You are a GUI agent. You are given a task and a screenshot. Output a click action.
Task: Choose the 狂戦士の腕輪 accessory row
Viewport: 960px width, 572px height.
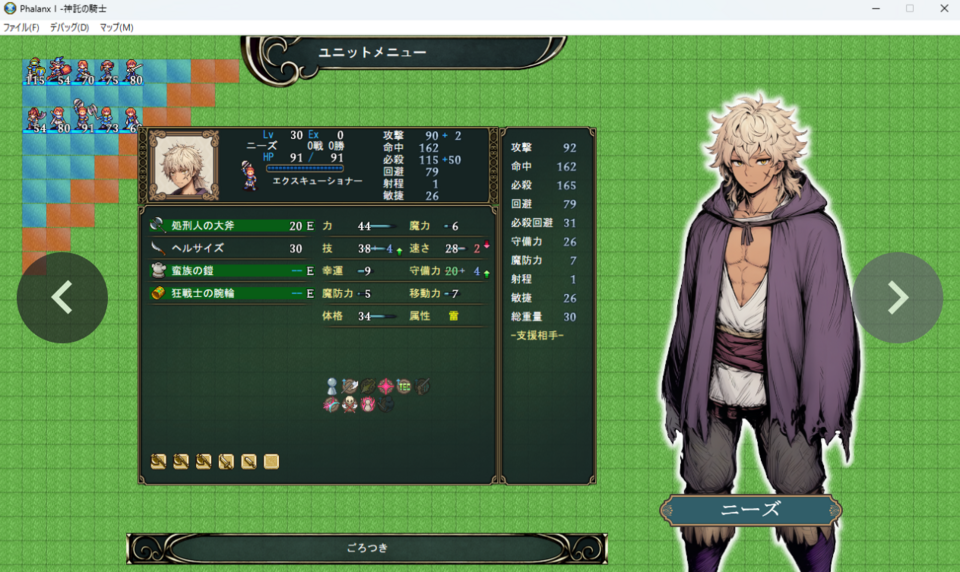232,294
